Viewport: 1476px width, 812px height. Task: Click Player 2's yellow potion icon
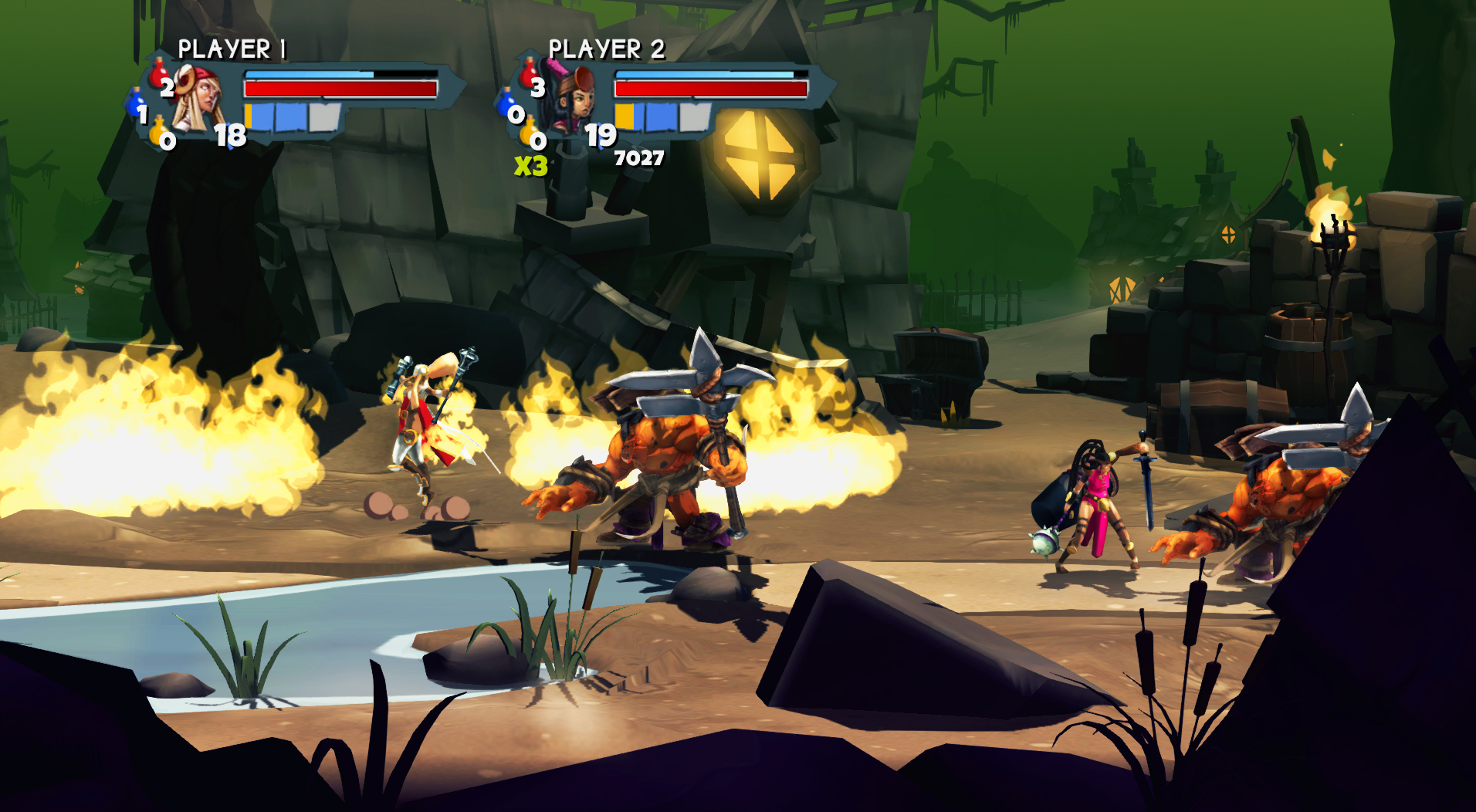pyautogui.click(x=529, y=133)
